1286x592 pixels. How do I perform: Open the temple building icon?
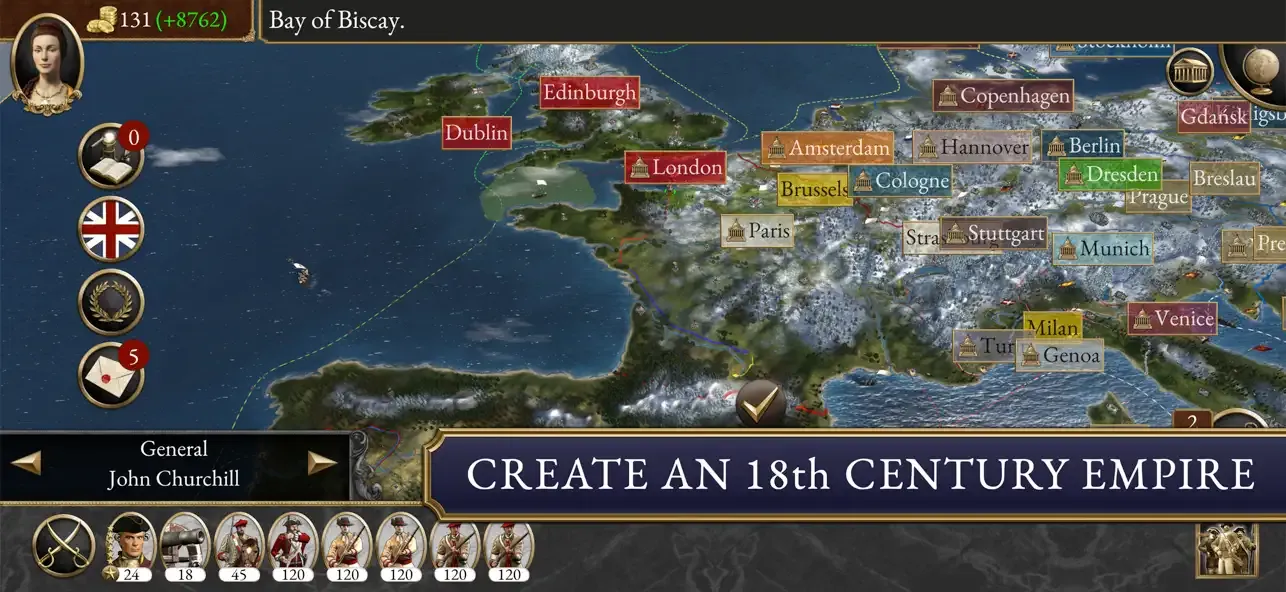coord(1190,70)
